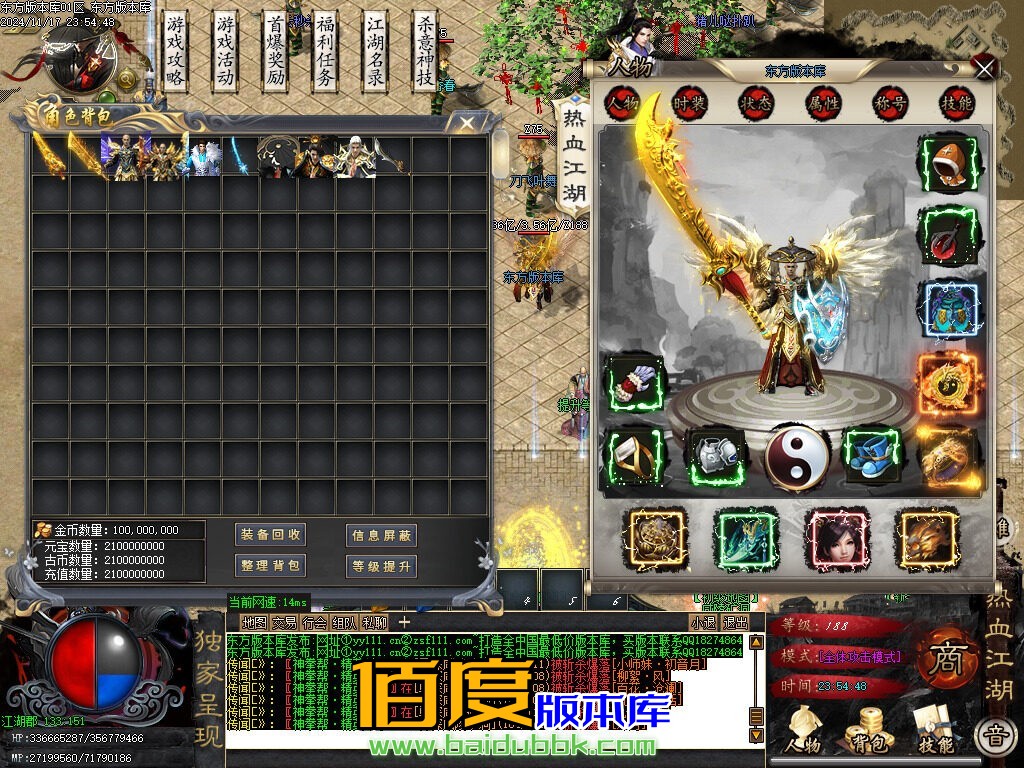This screenshot has width=1024, height=768.
Task: Switch to the 技能 skills tab
Action: tap(956, 103)
